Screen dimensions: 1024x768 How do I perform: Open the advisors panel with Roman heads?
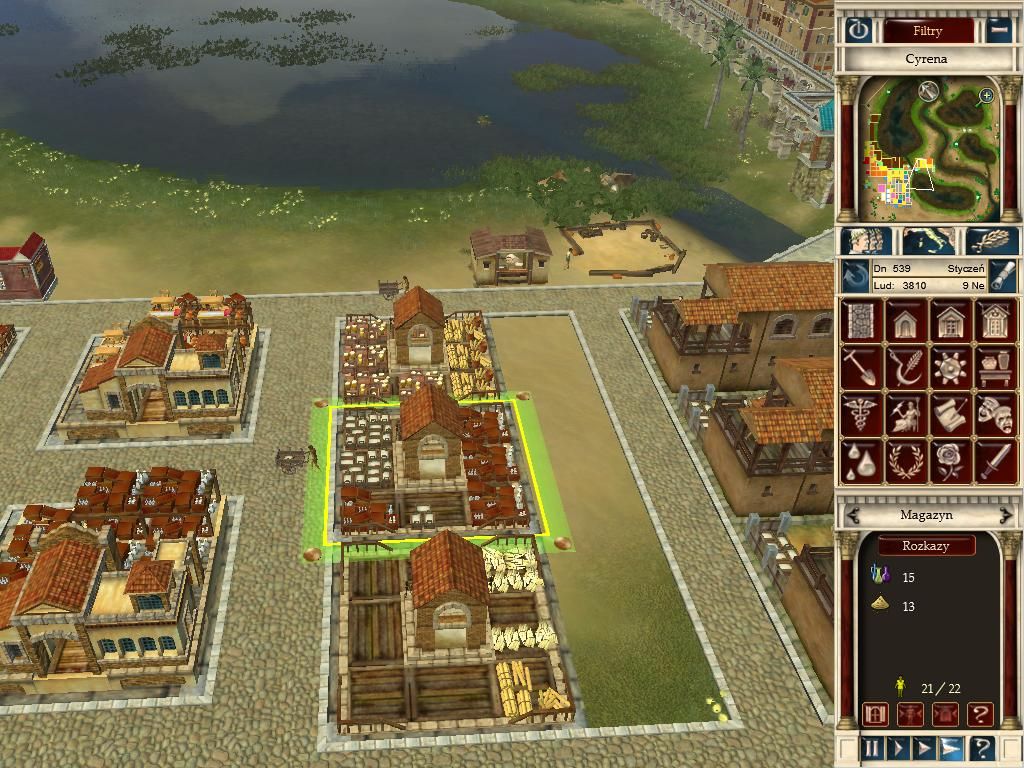[866, 241]
